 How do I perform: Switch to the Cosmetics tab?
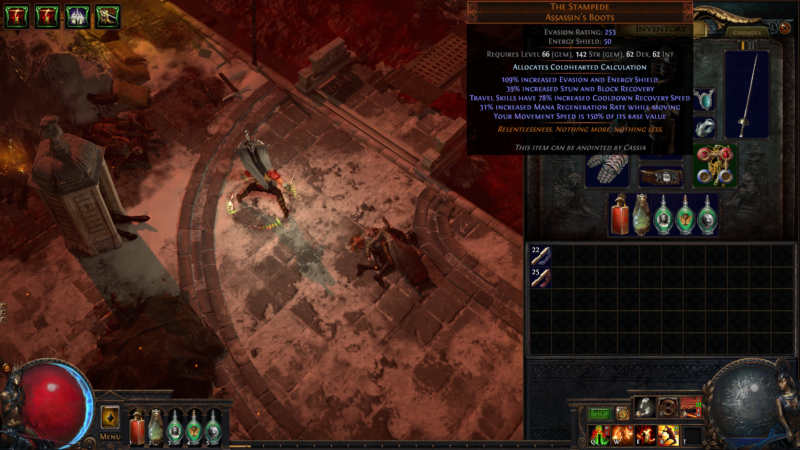tap(746, 31)
